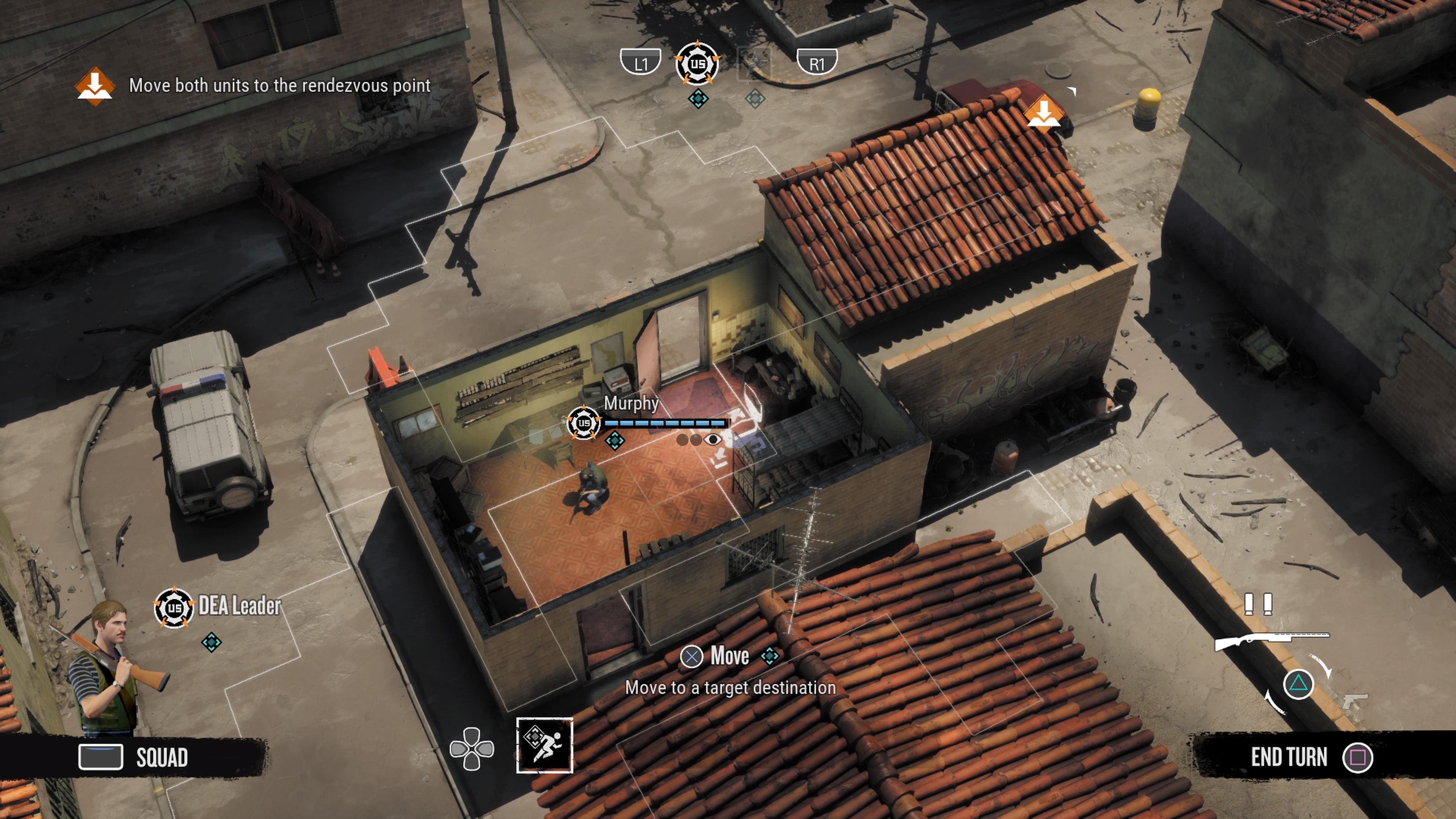Click the orange rendezvous point marker
This screenshot has height=819, width=1456.
coord(1045,113)
